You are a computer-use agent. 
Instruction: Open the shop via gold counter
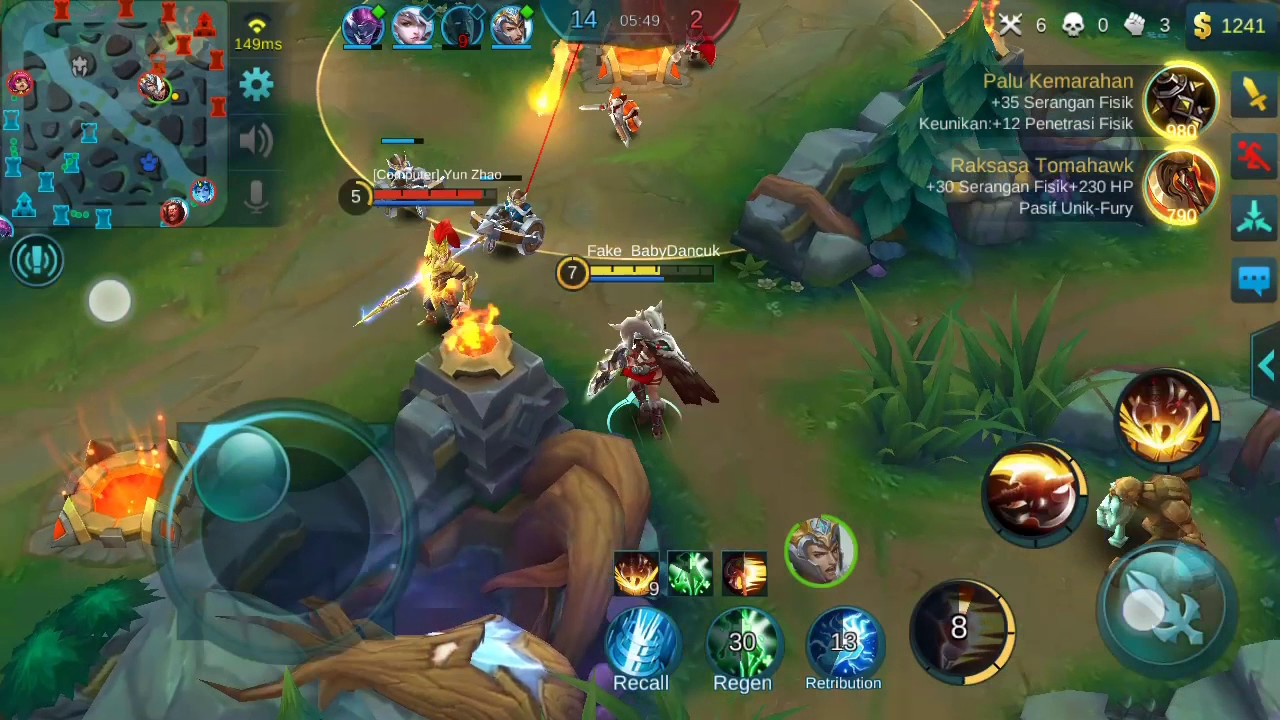tap(1231, 25)
